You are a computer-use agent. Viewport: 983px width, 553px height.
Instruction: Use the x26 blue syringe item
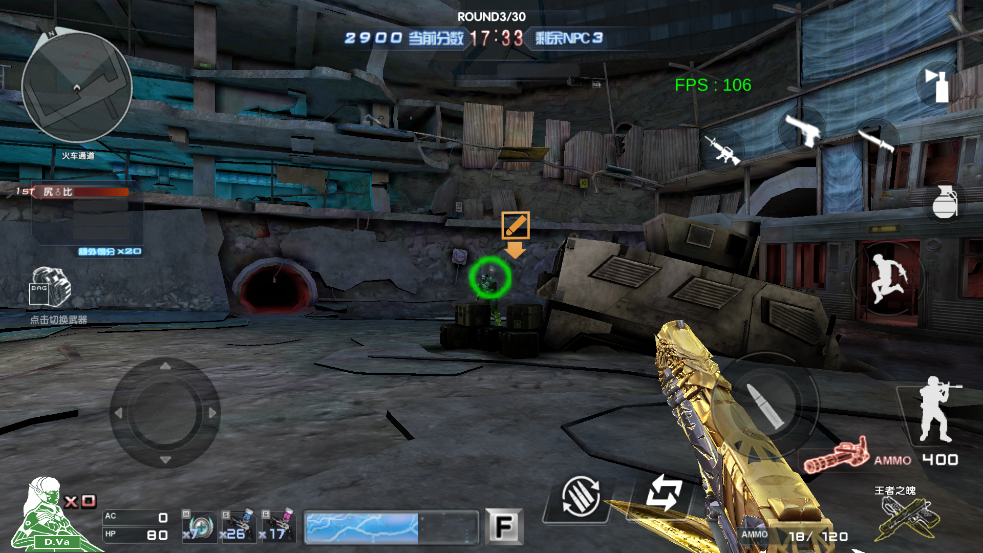click(x=238, y=526)
